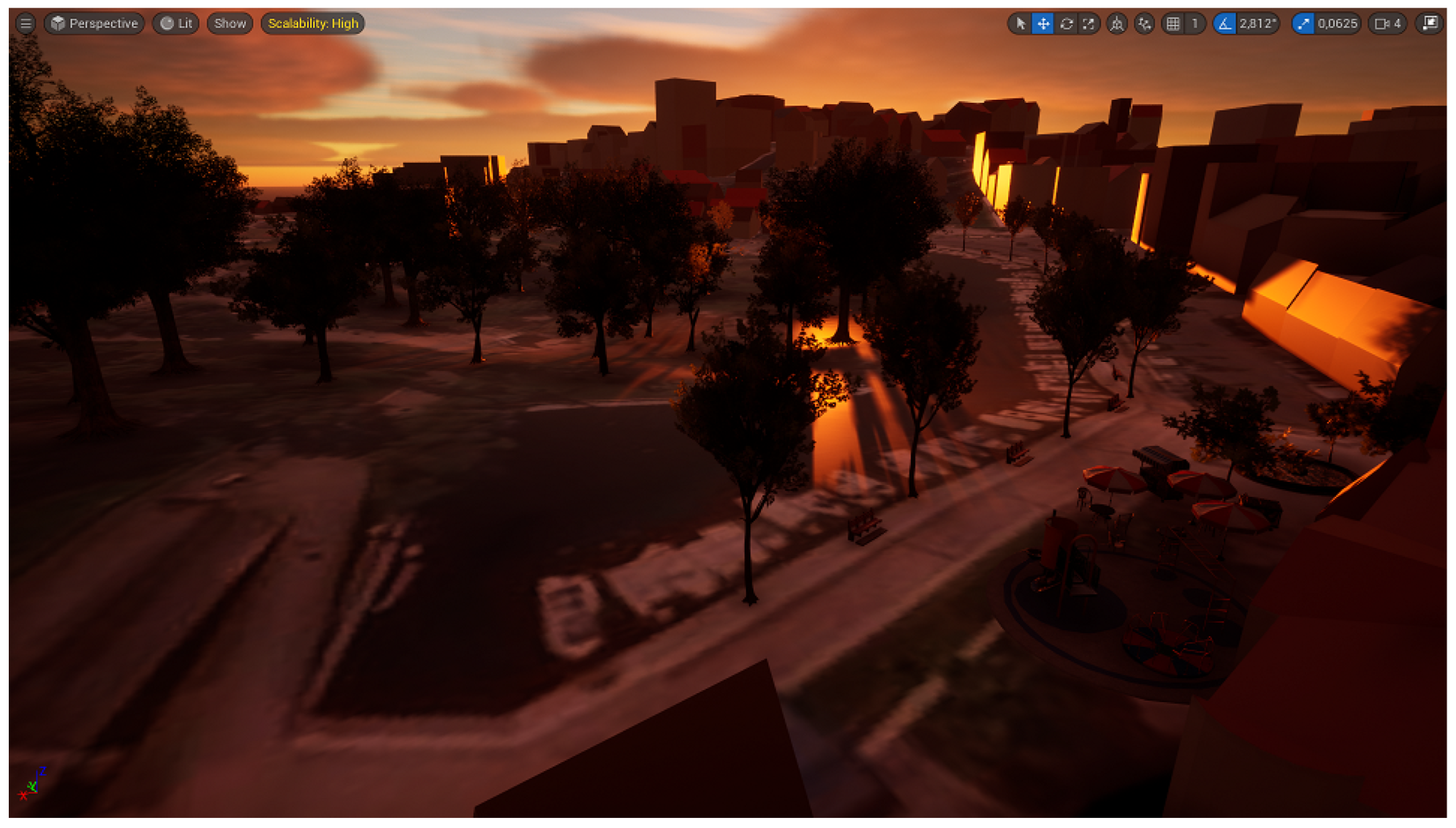Open the grid snap size value 1
1456x828 pixels.
coord(1194,24)
